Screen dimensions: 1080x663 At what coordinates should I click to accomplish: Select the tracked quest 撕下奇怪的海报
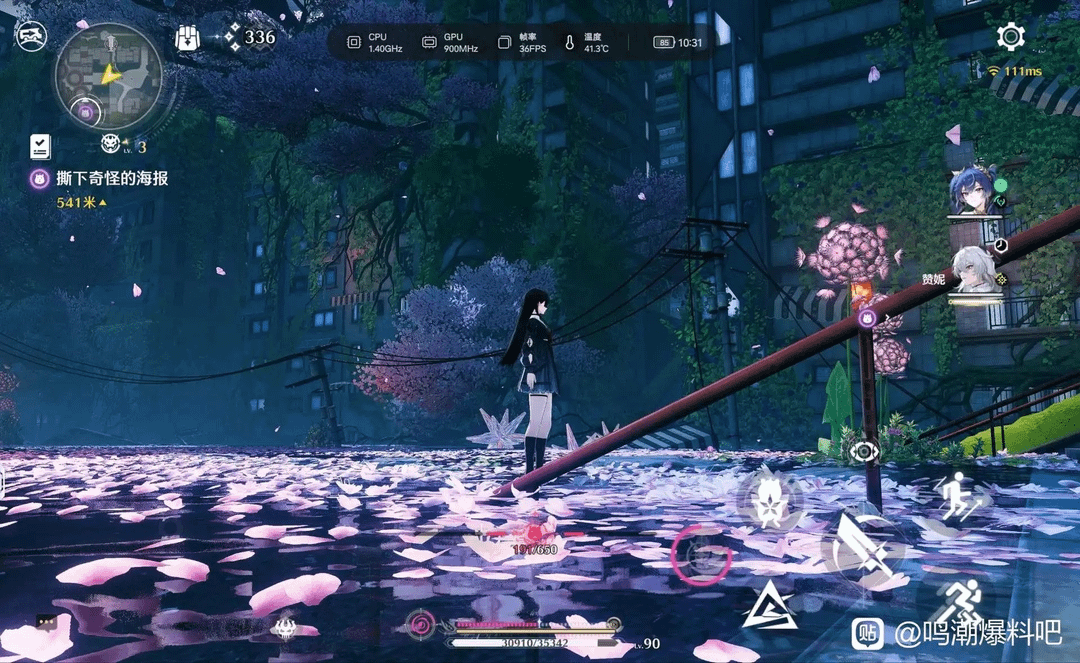pyautogui.click(x=111, y=179)
